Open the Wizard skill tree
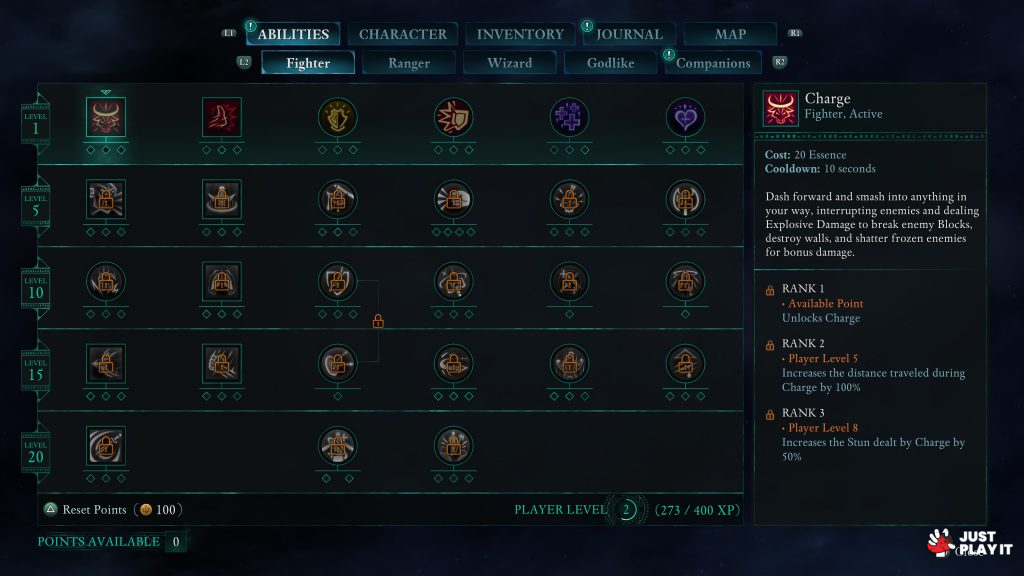Image resolution: width=1024 pixels, height=576 pixels. [x=509, y=63]
